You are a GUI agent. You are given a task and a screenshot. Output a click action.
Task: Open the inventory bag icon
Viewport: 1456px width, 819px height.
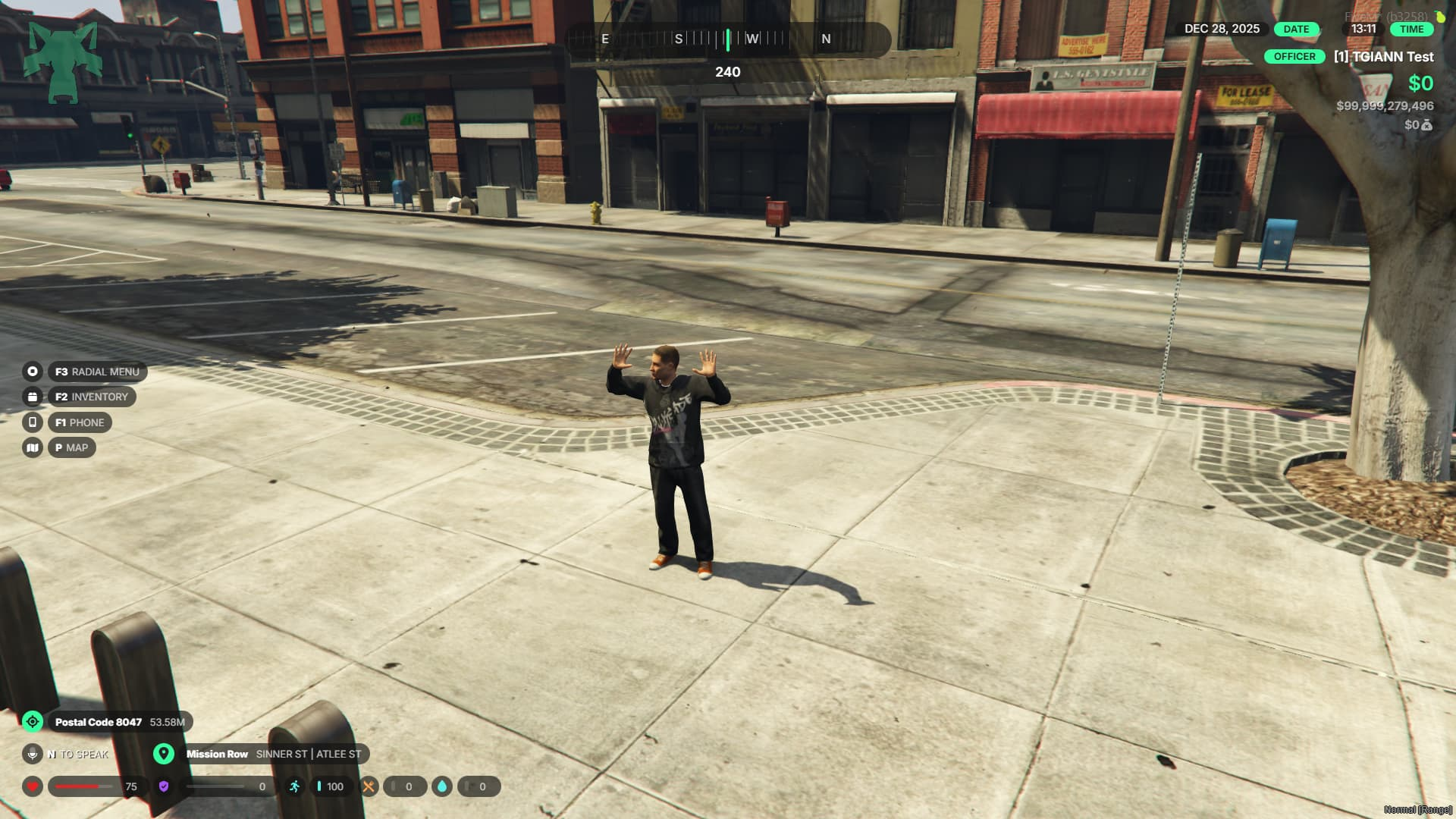(33, 397)
